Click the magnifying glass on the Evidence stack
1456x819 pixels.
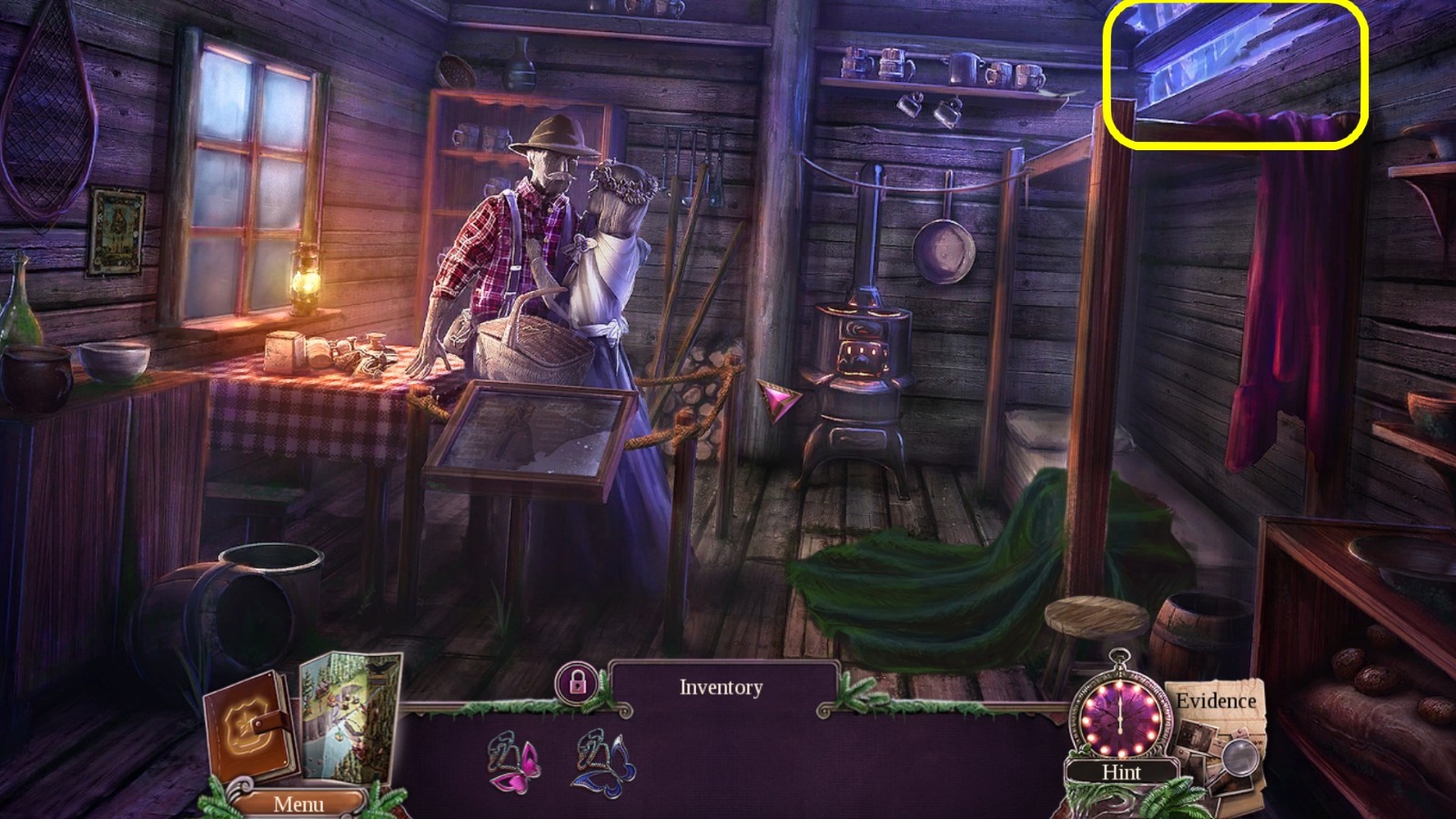[1243, 755]
